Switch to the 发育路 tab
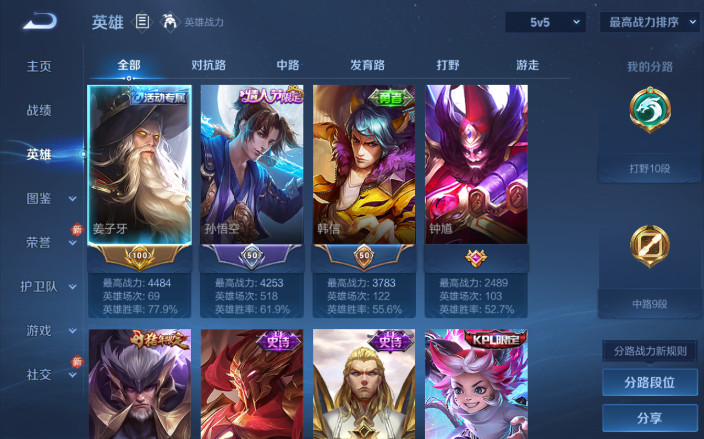Screen dimensions: 704x439 pyautogui.click(x=367, y=65)
